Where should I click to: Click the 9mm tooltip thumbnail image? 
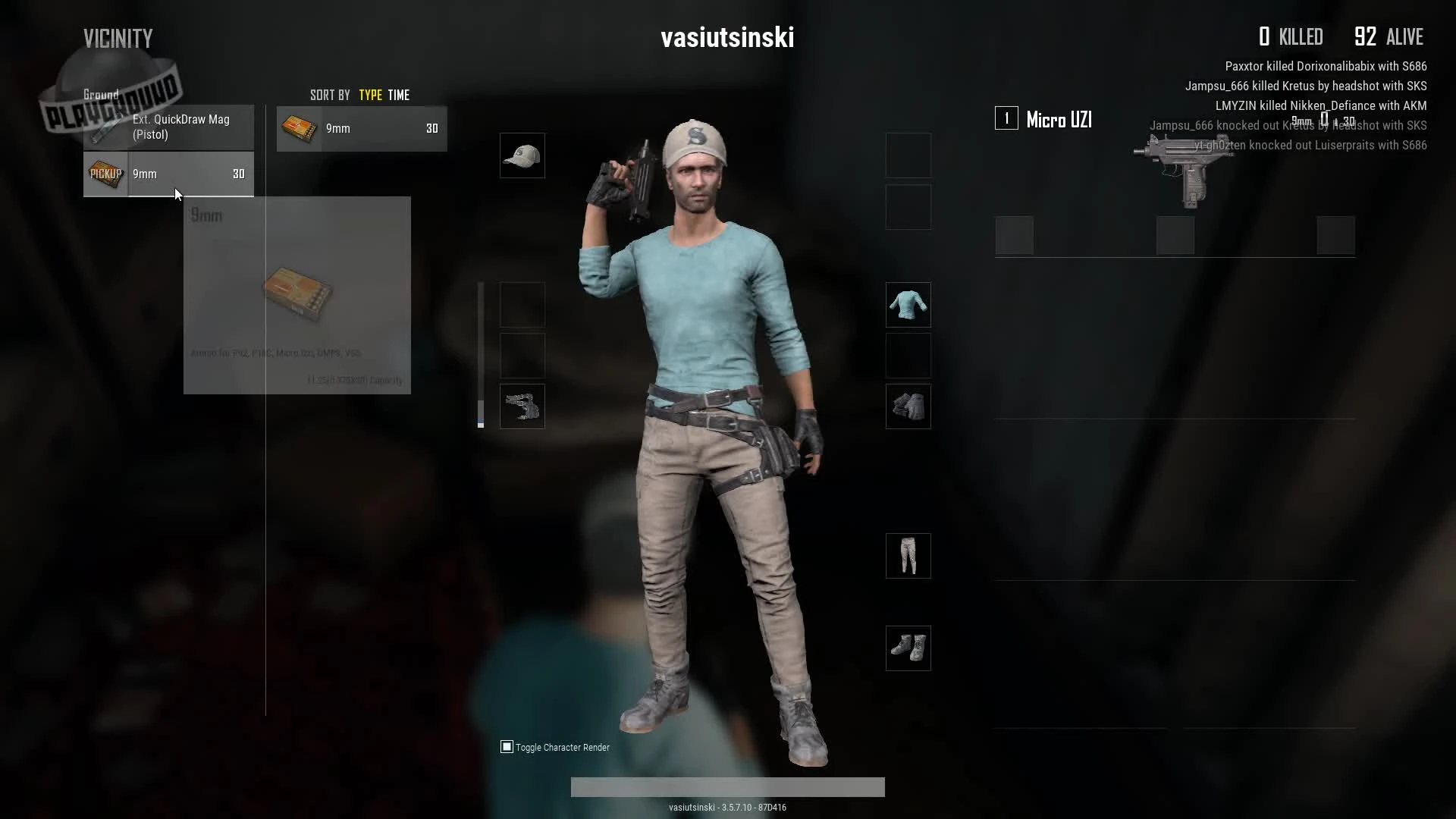(x=298, y=294)
